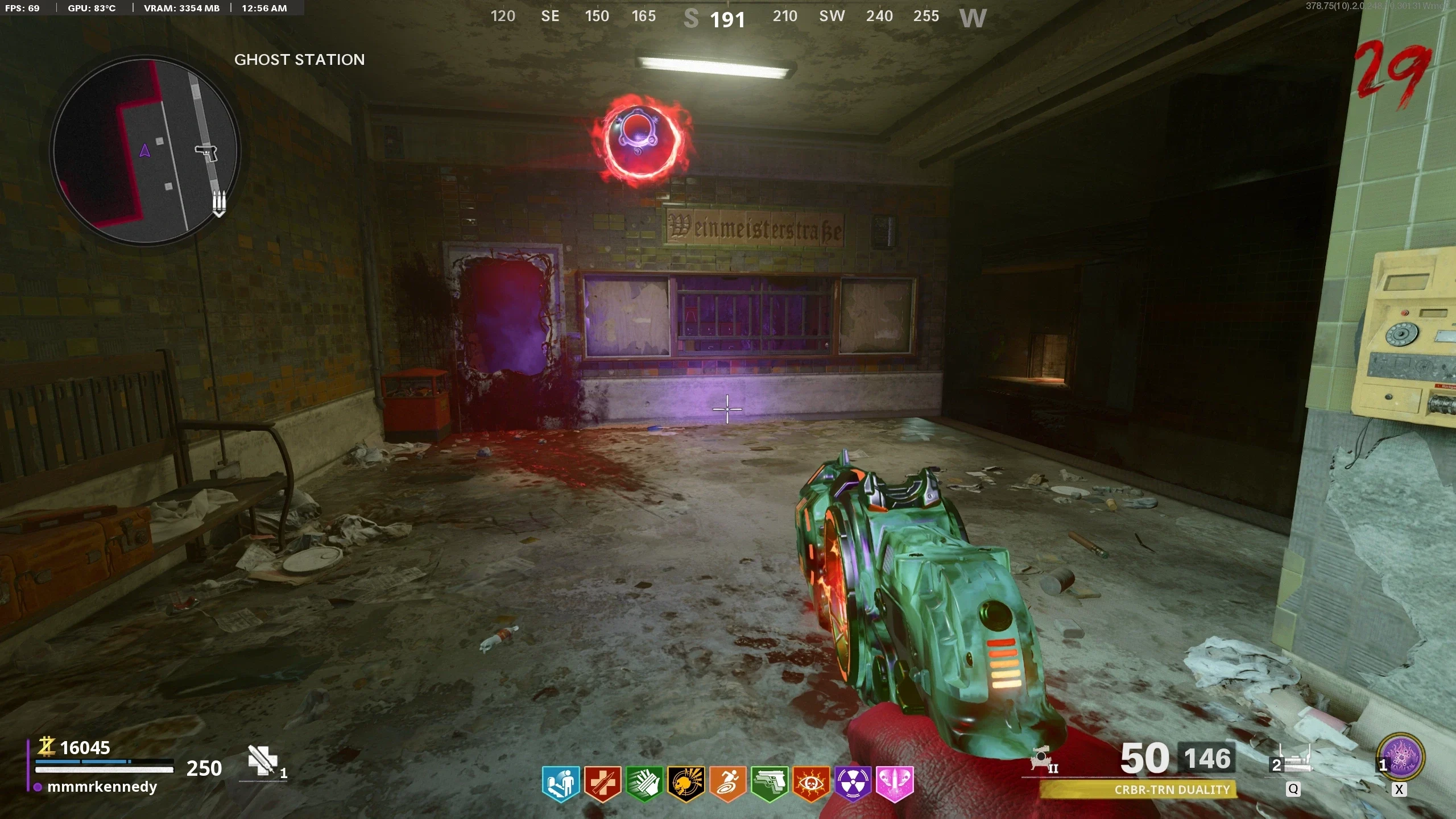Select the purple radiation PhD Slider perk
1456x819 pixels.
pyautogui.click(x=853, y=784)
